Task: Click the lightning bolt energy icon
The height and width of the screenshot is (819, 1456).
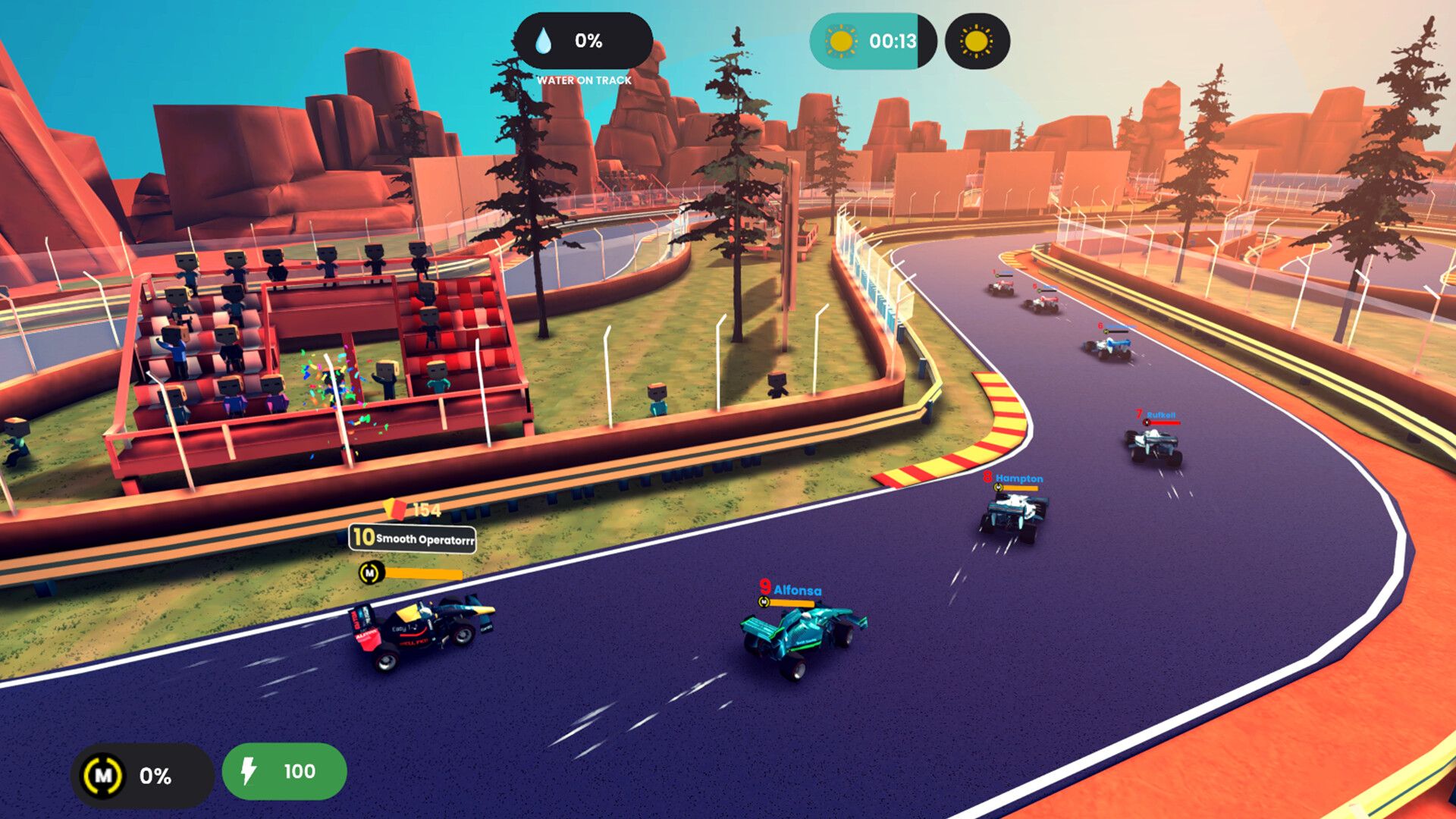Action: (247, 771)
